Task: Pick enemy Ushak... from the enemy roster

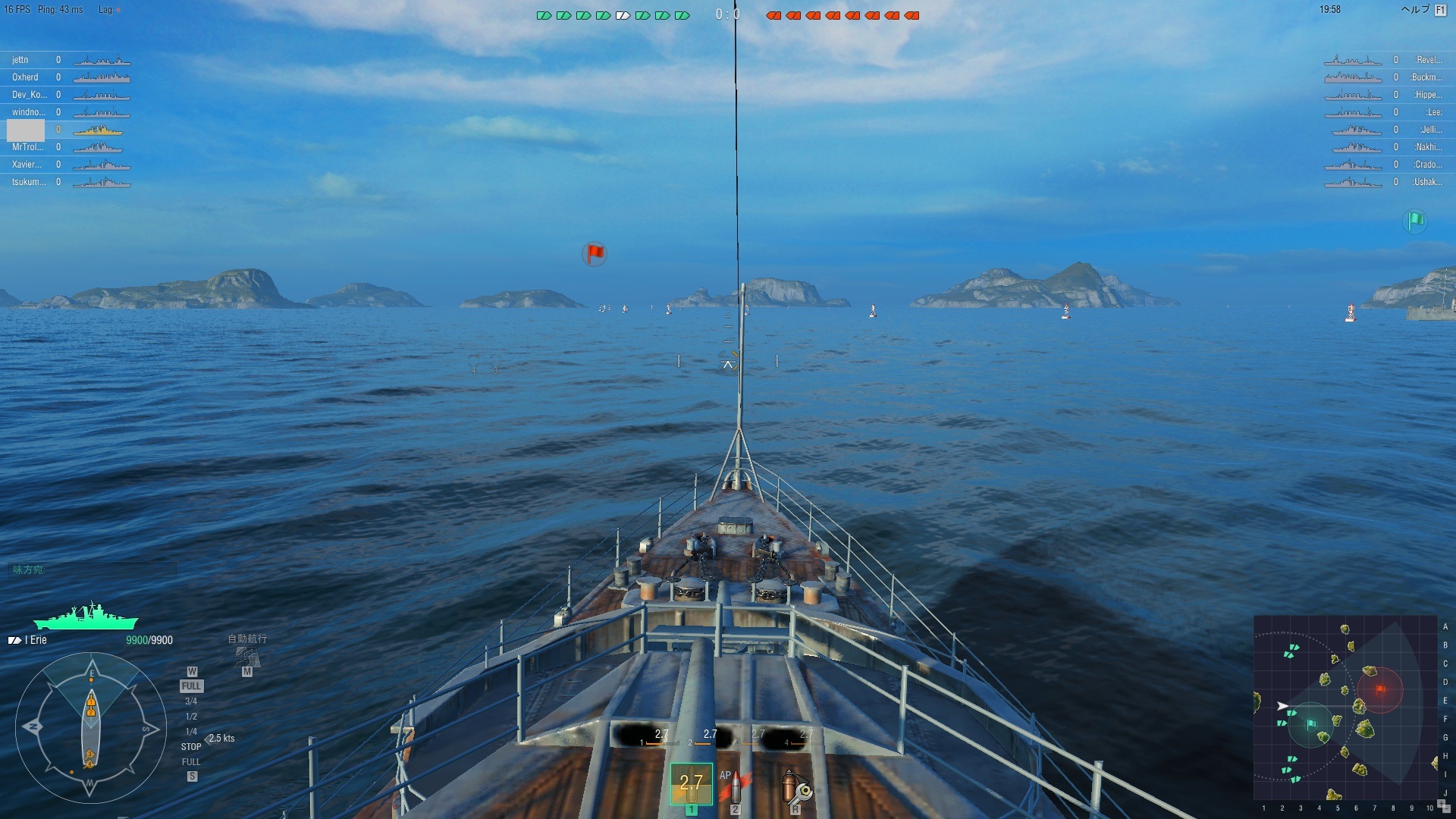Action: pos(1426,182)
